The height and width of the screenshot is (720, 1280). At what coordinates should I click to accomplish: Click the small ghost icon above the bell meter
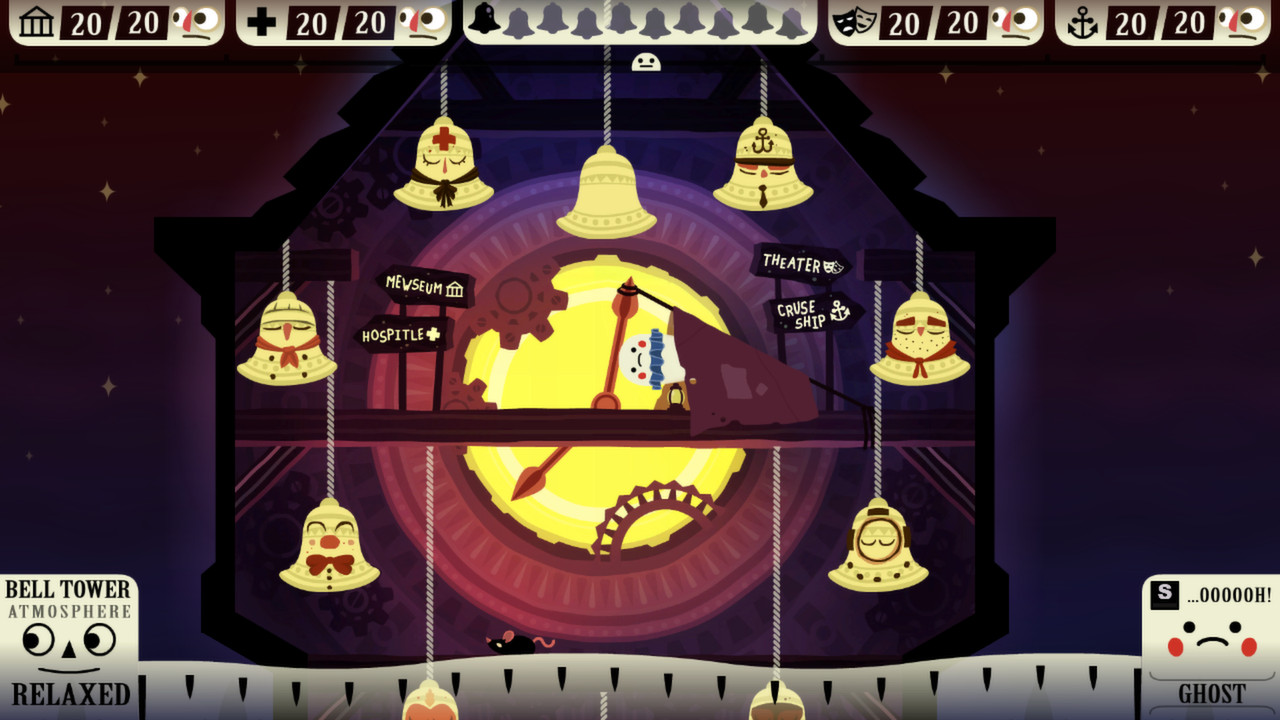tap(648, 60)
